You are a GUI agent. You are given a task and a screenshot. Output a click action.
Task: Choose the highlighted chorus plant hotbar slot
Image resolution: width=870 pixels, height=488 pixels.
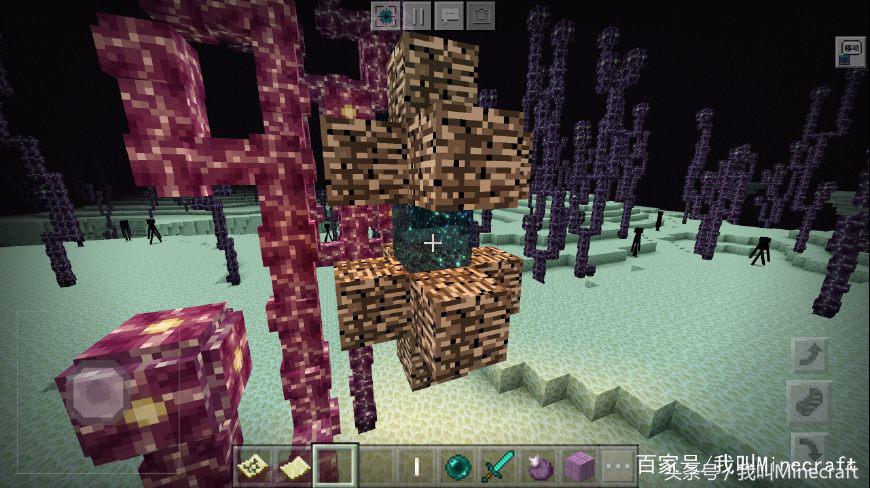tap(335, 466)
